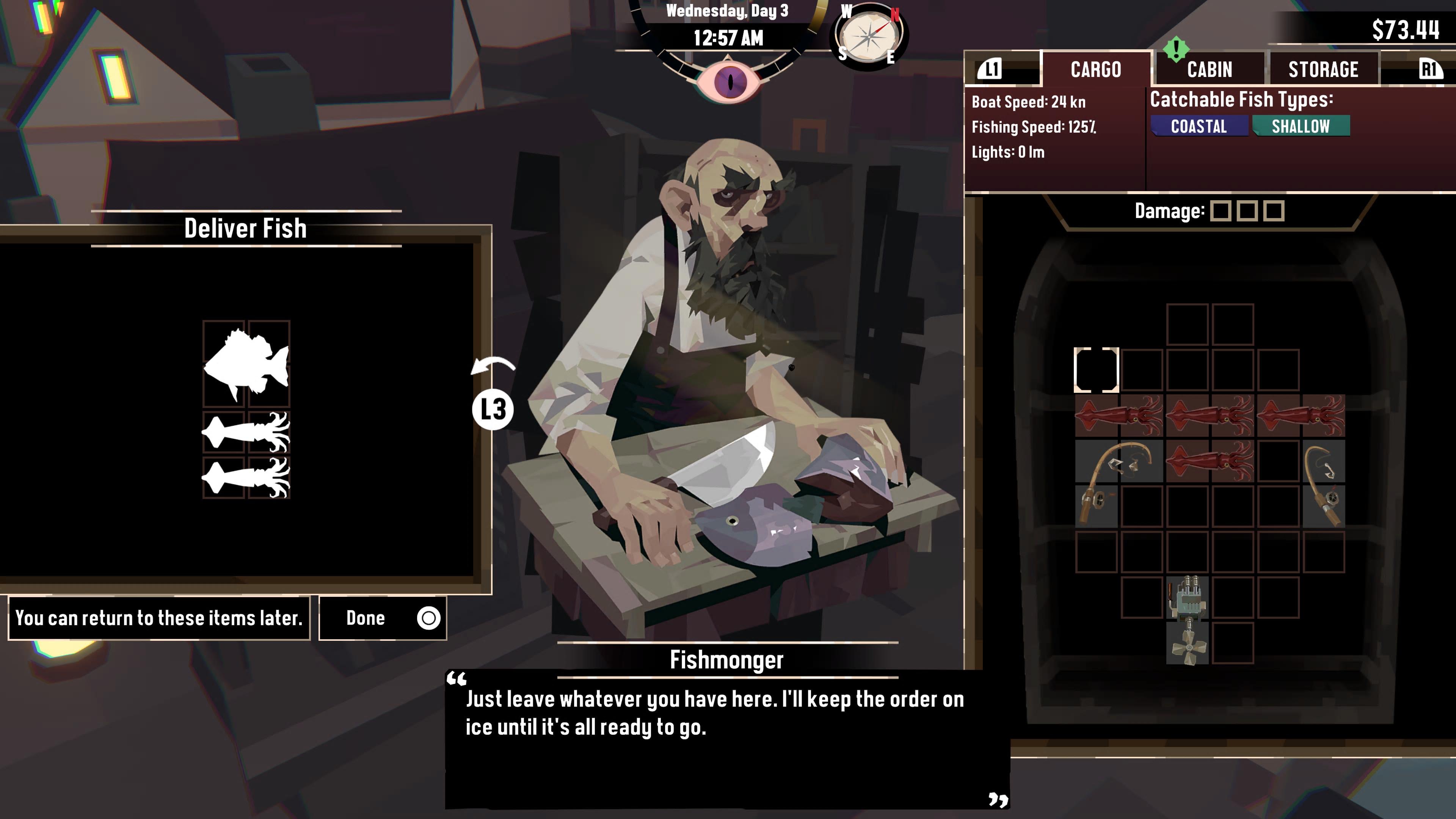Select the large fish silhouette delivery slot
The height and width of the screenshot is (819, 1456).
click(x=246, y=364)
